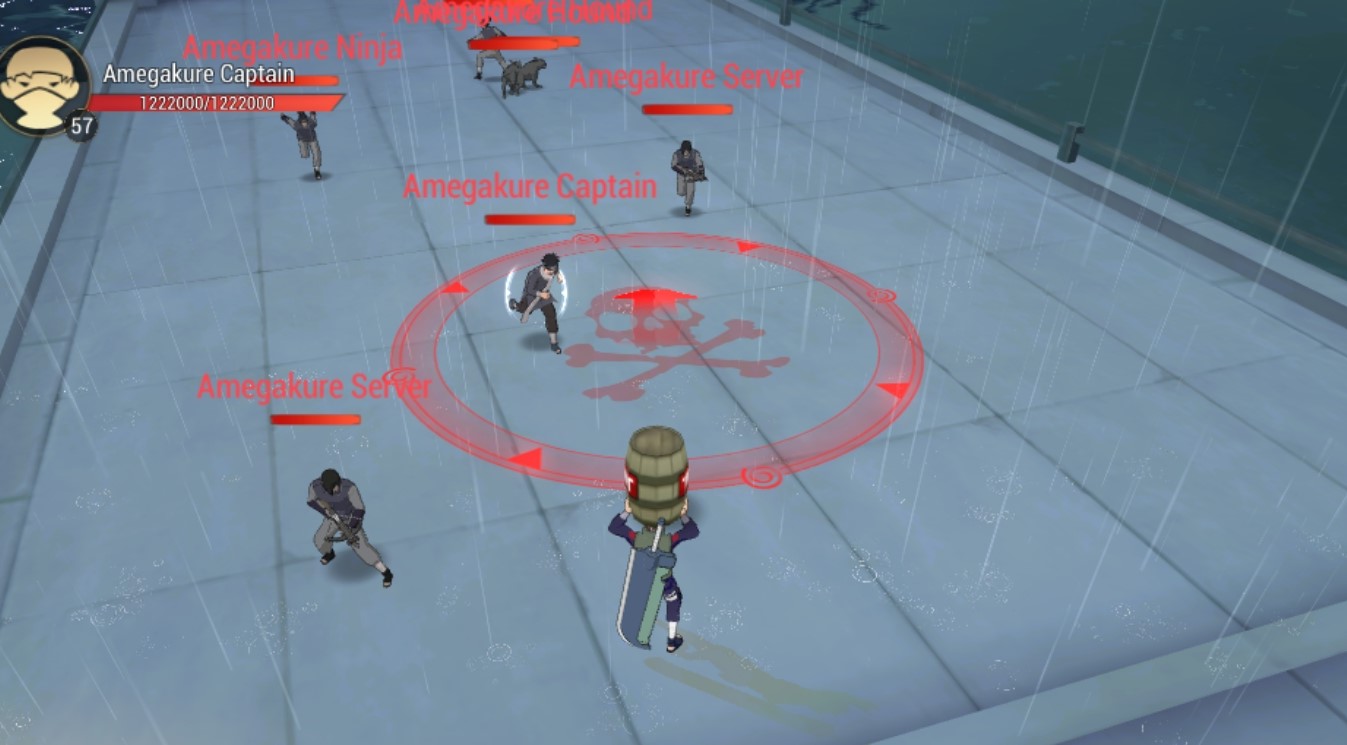1347x745 pixels.
Task: Tap the Amegakure Server label on the right
Action: click(x=687, y=77)
